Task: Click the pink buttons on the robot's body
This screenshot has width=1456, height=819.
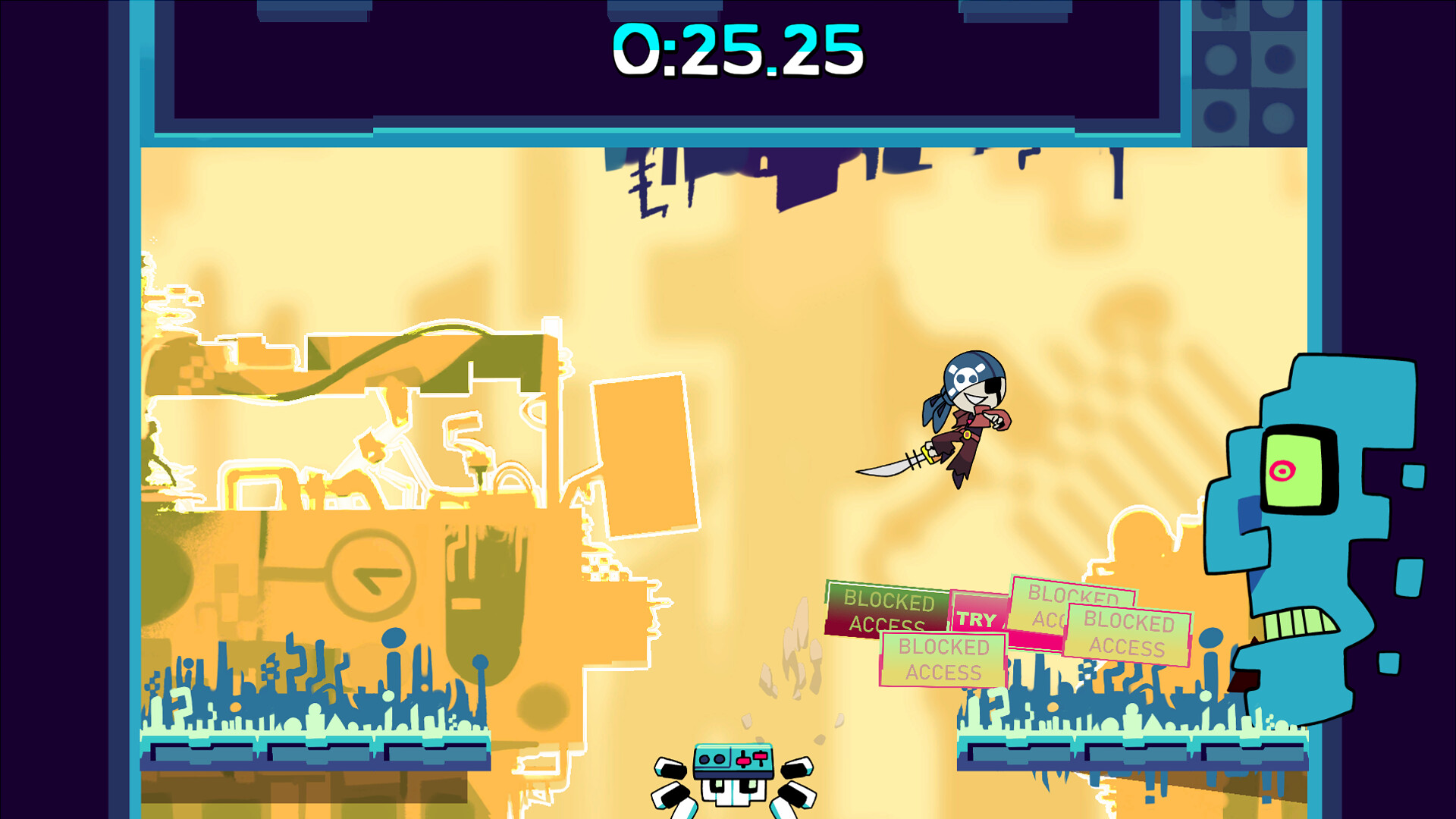Action: coord(751,758)
